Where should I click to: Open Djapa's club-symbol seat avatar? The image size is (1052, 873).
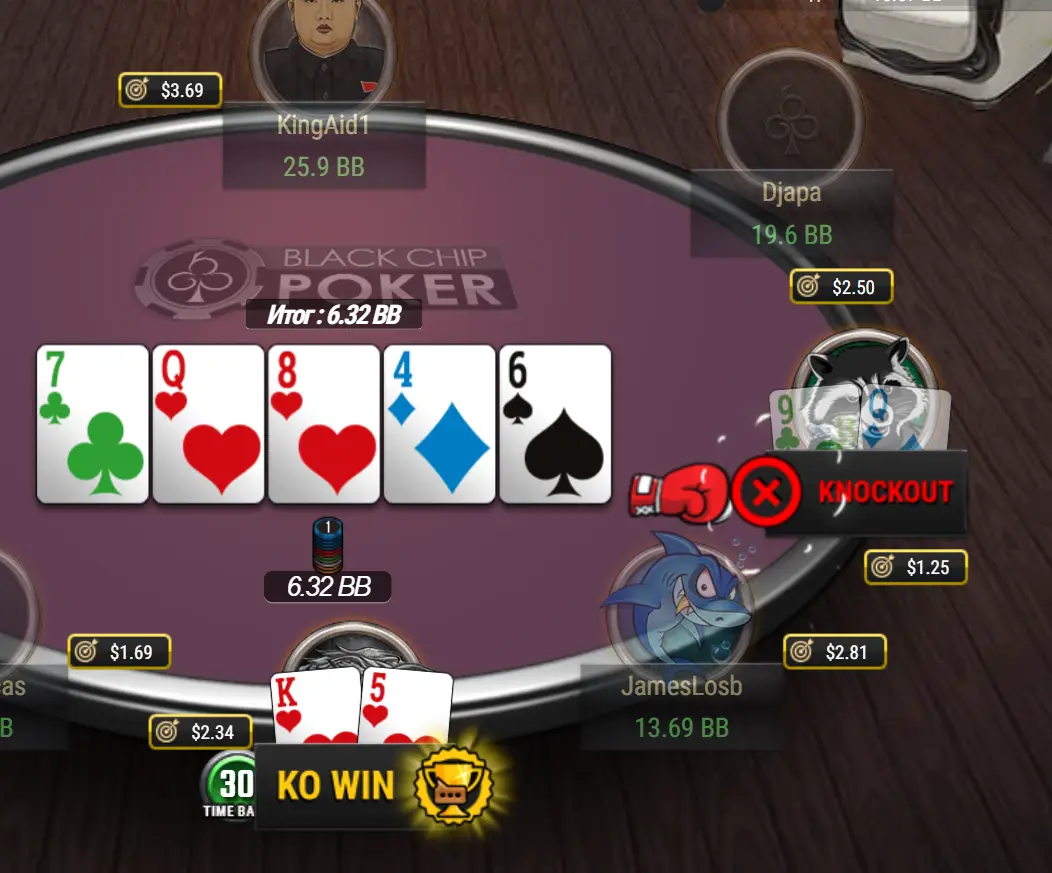click(x=791, y=112)
